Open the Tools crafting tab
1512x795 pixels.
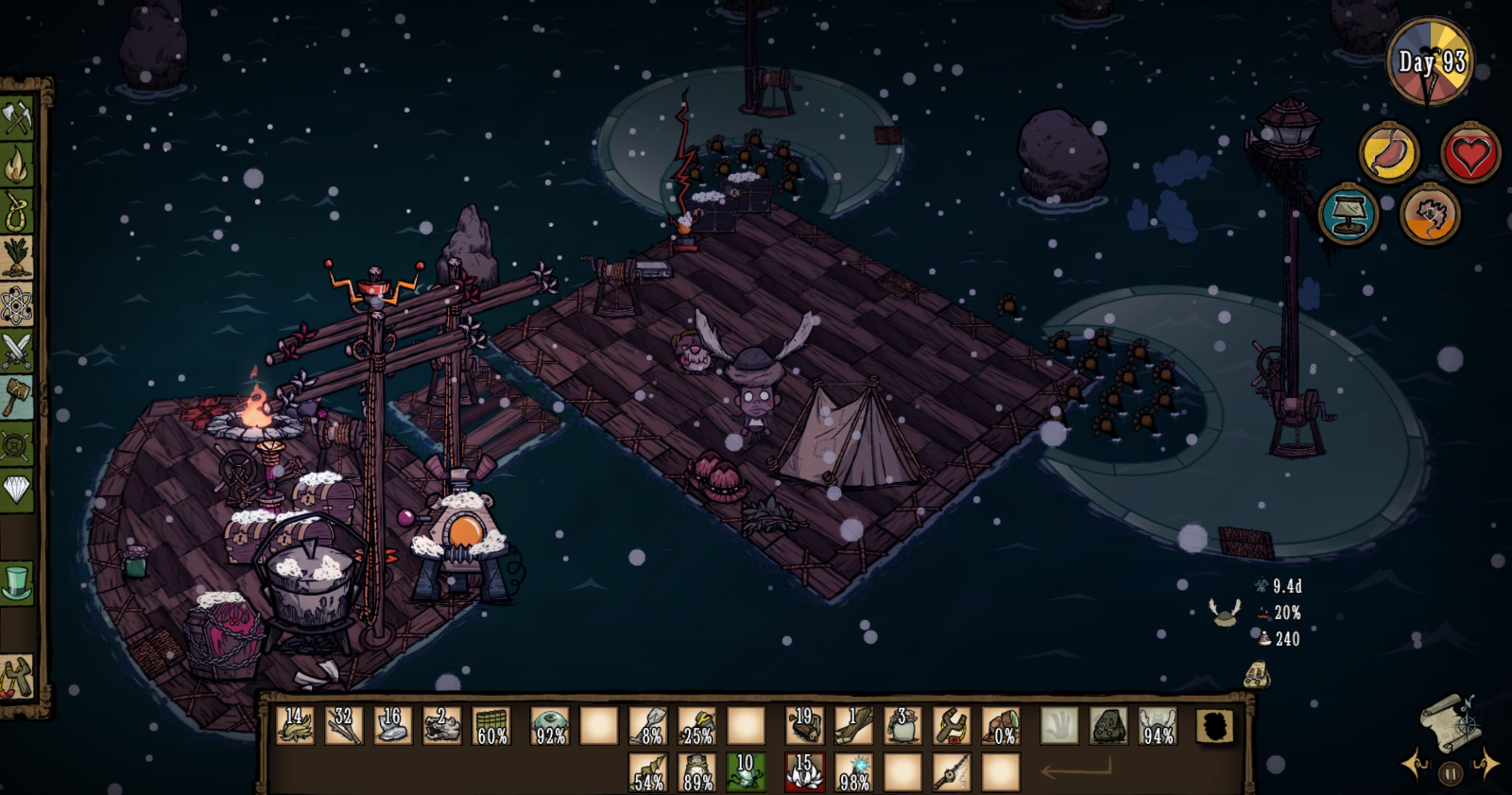pos(17,119)
